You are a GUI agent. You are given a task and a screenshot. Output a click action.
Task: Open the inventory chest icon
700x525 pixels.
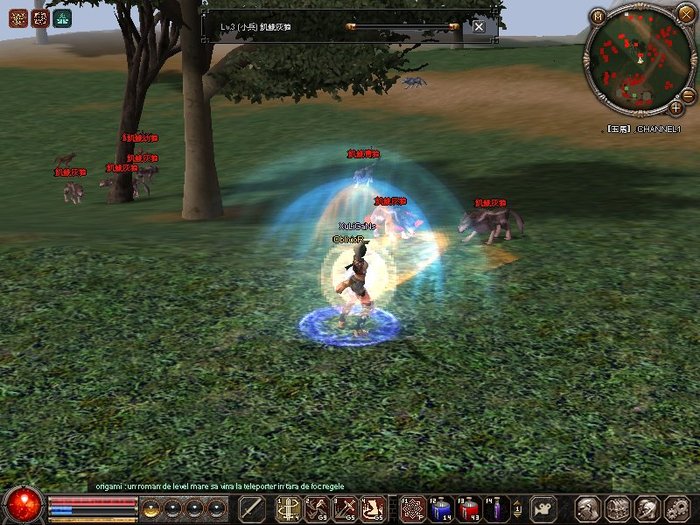pyautogui.click(x=618, y=508)
